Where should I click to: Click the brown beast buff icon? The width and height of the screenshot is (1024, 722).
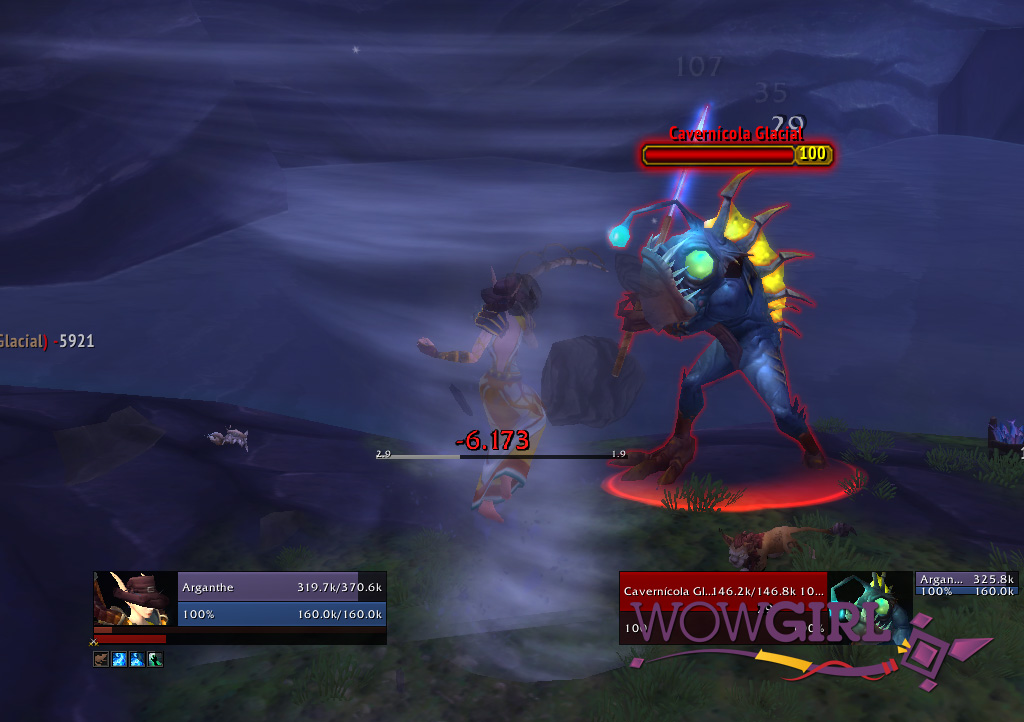click(x=101, y=659)
